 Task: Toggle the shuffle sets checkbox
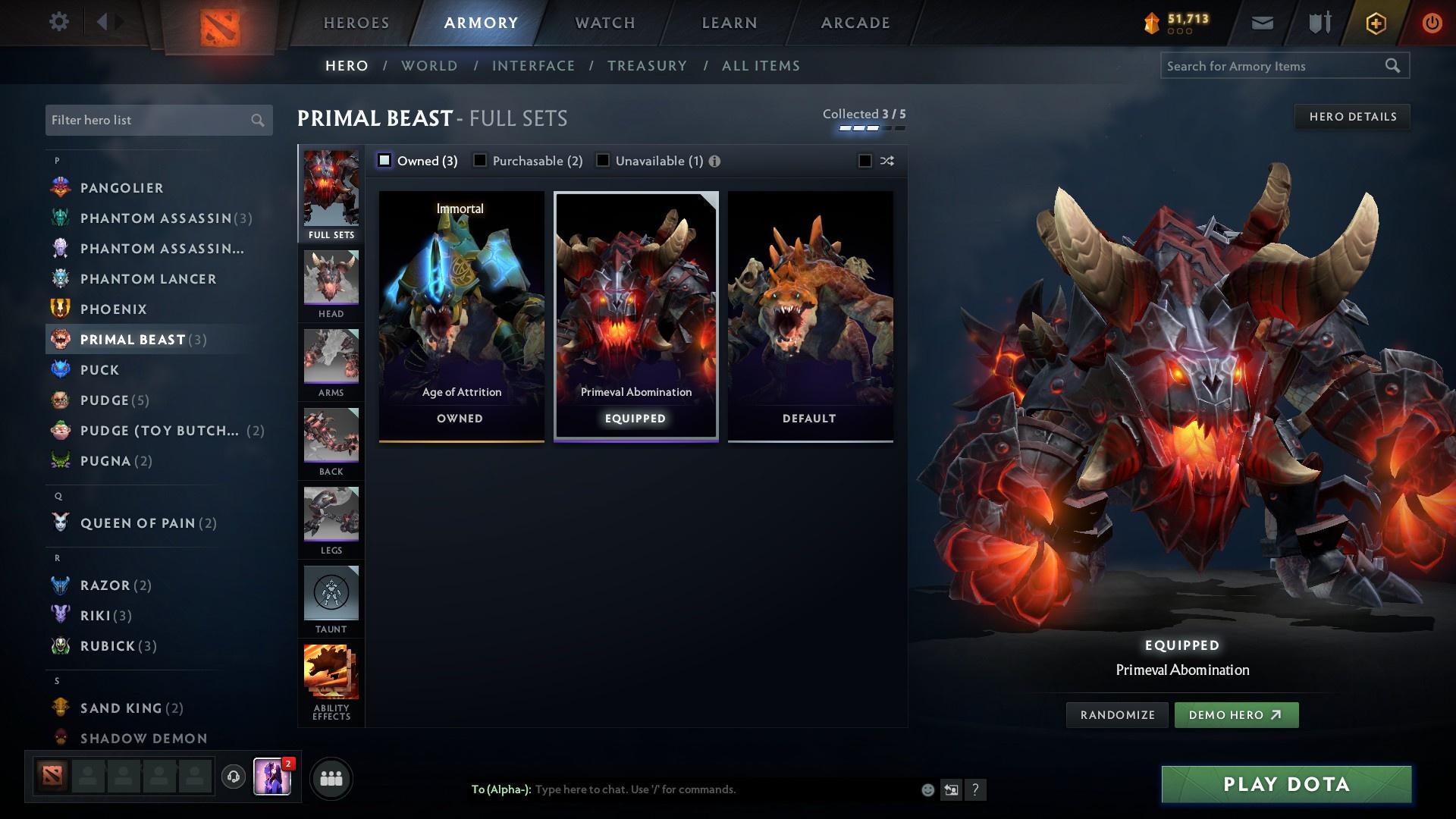[x=864, y=161]
